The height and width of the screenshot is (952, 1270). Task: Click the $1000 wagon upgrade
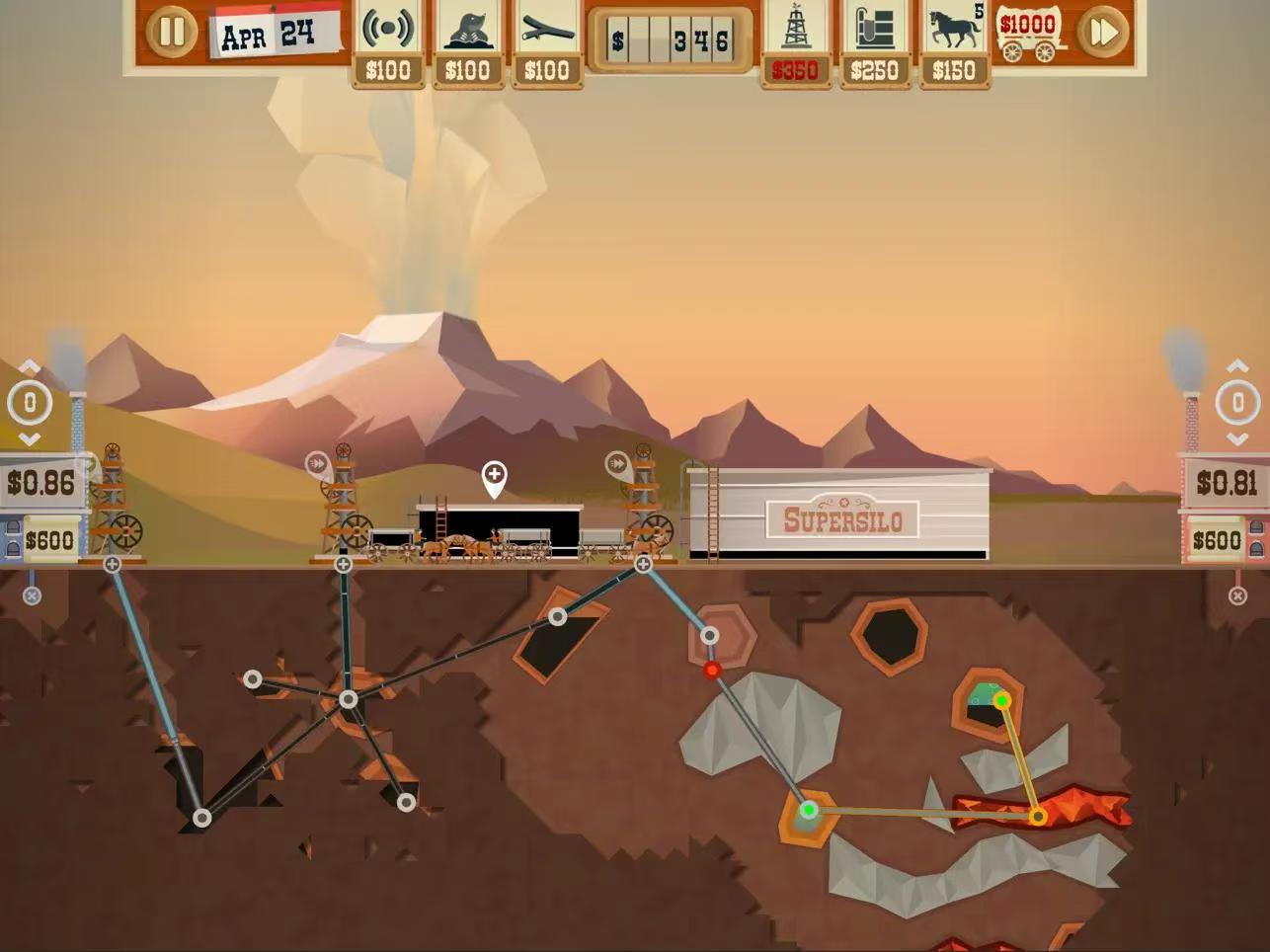point(1028,35)
